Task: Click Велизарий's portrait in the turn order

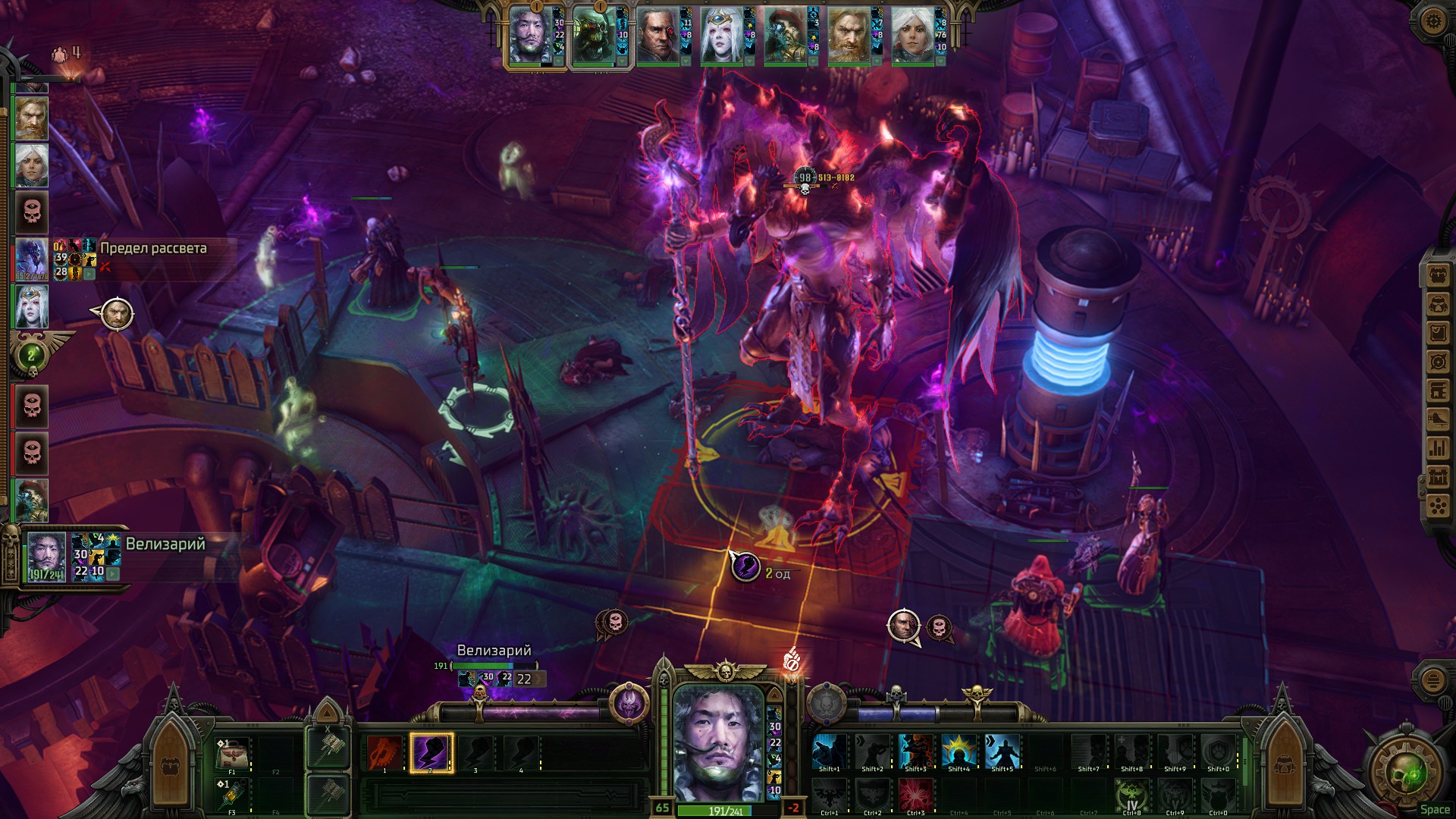Action: [x=46, y=556]
